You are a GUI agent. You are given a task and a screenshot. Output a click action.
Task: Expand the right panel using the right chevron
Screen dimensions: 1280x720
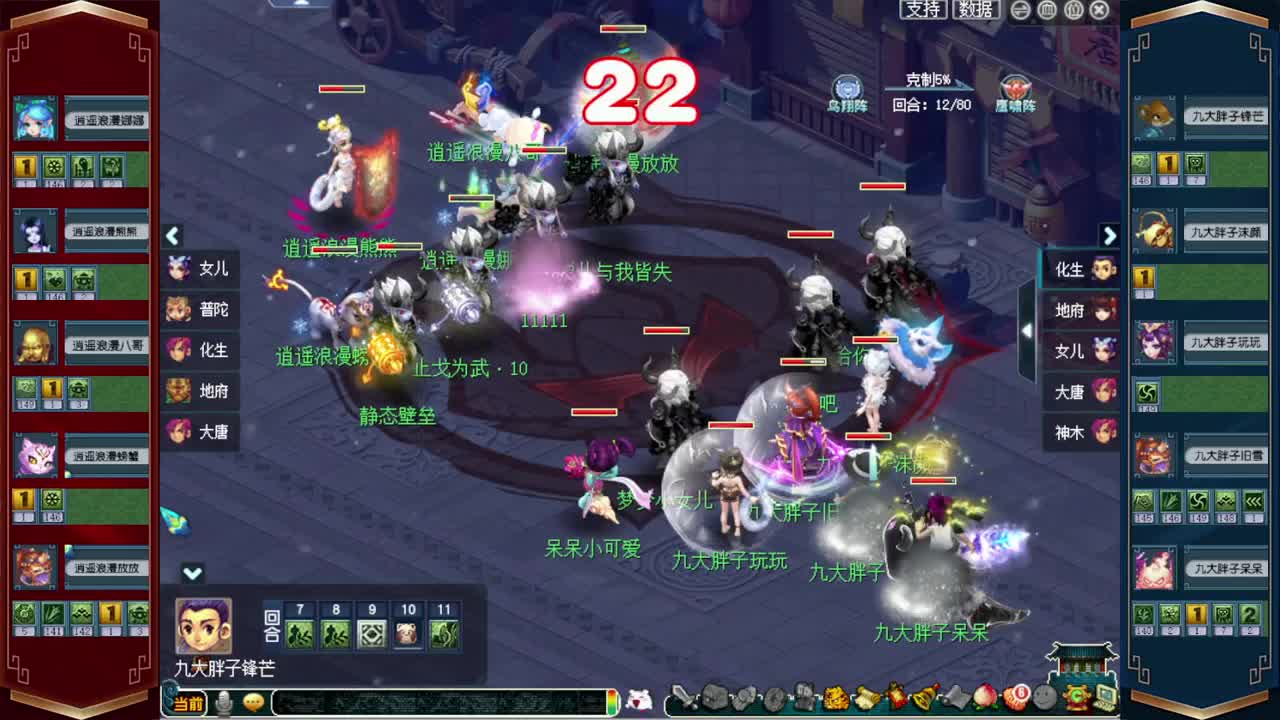coord(1110,237)
